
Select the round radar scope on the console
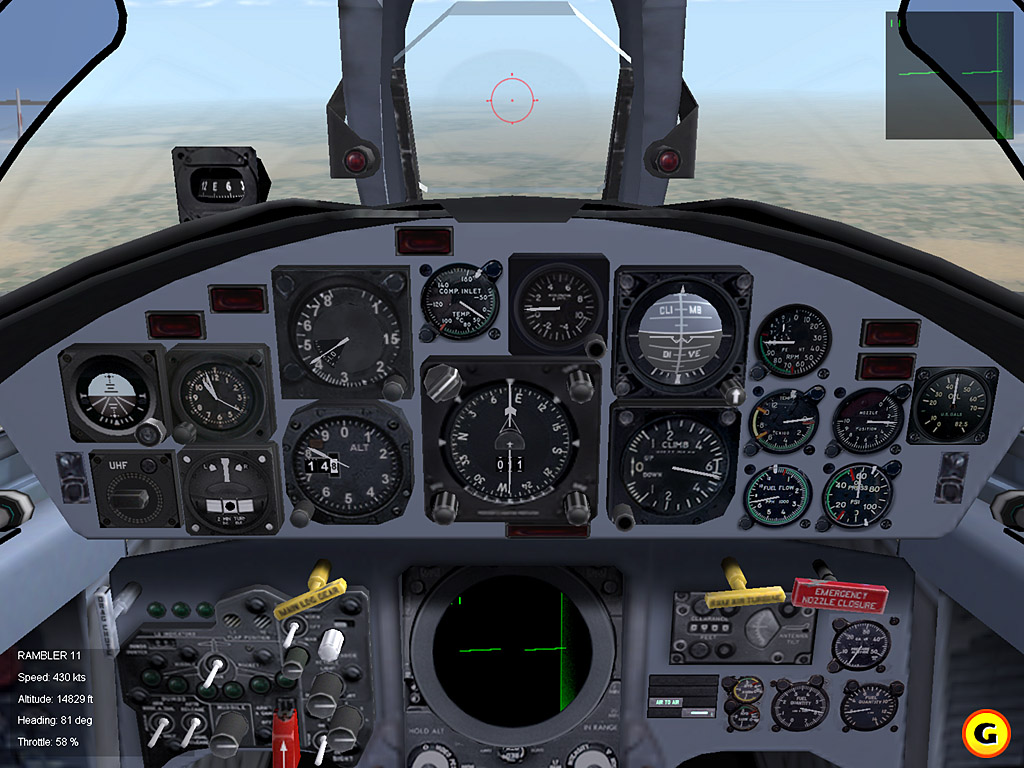pos(510,648)
